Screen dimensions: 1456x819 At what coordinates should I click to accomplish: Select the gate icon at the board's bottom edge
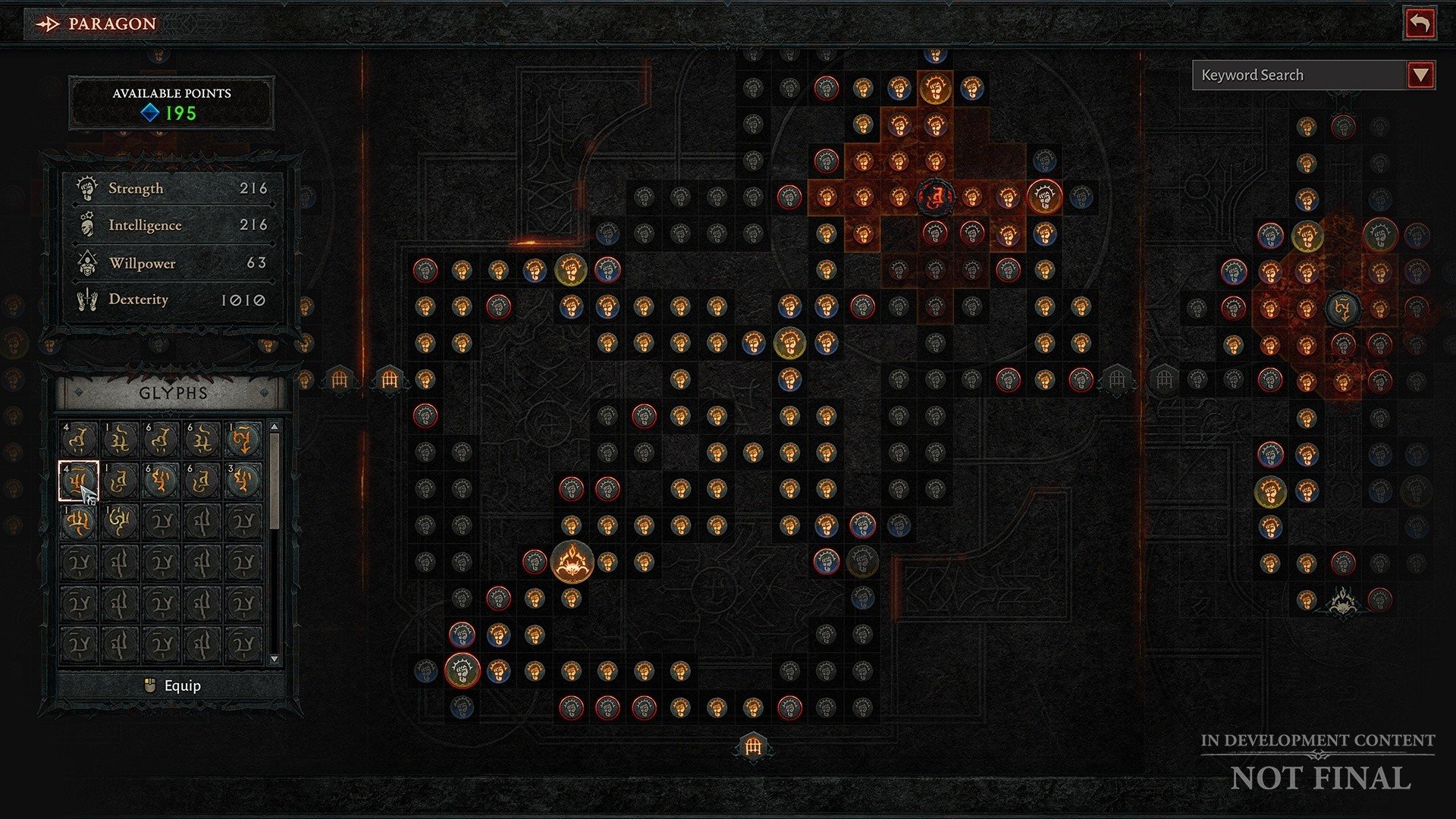(x=753, y=746)
